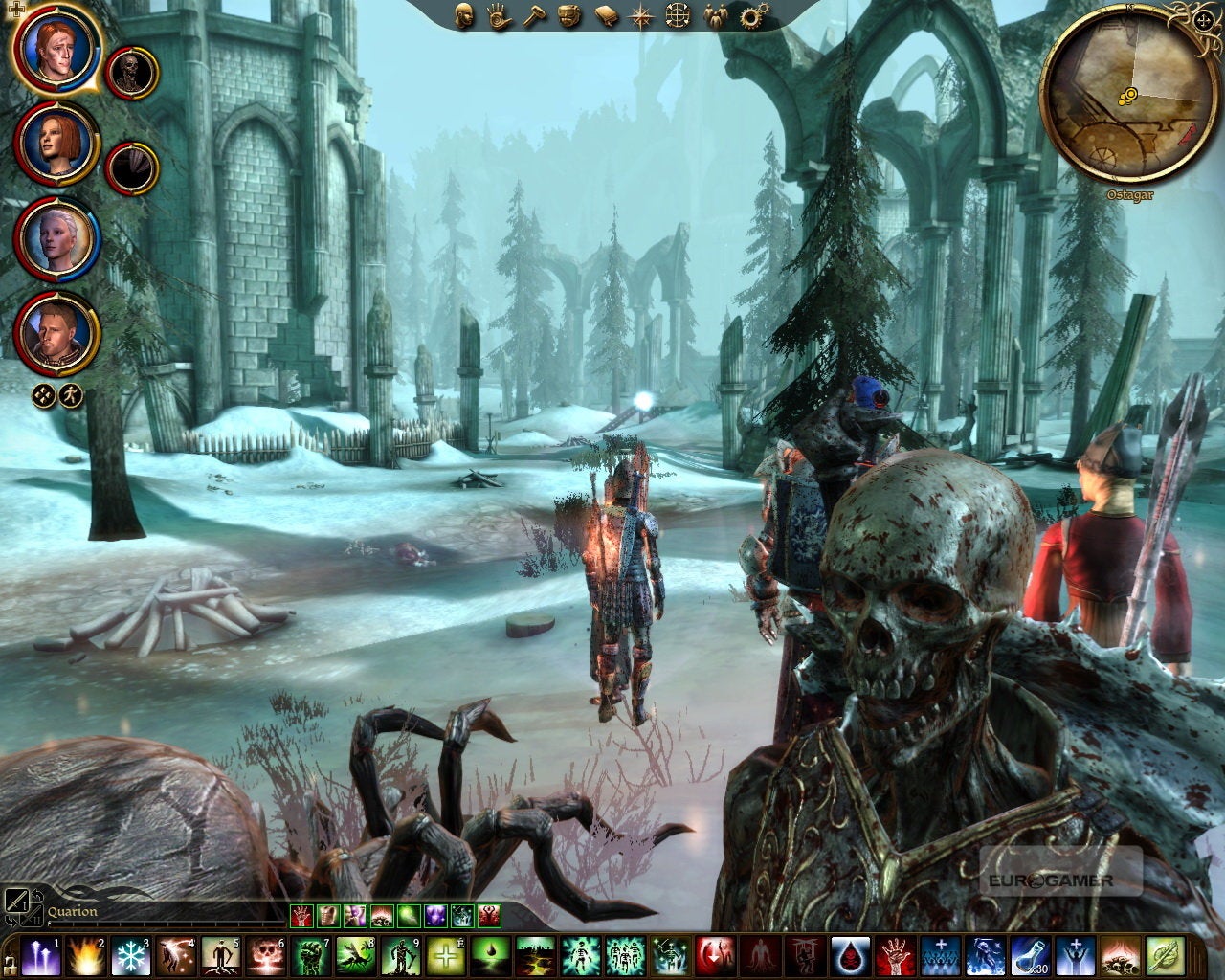Viewport: 1225px width, 980px height.
Task: Select the hammer icon in the top toolbar
Action: pyautogui.click(x=536, y=16)
